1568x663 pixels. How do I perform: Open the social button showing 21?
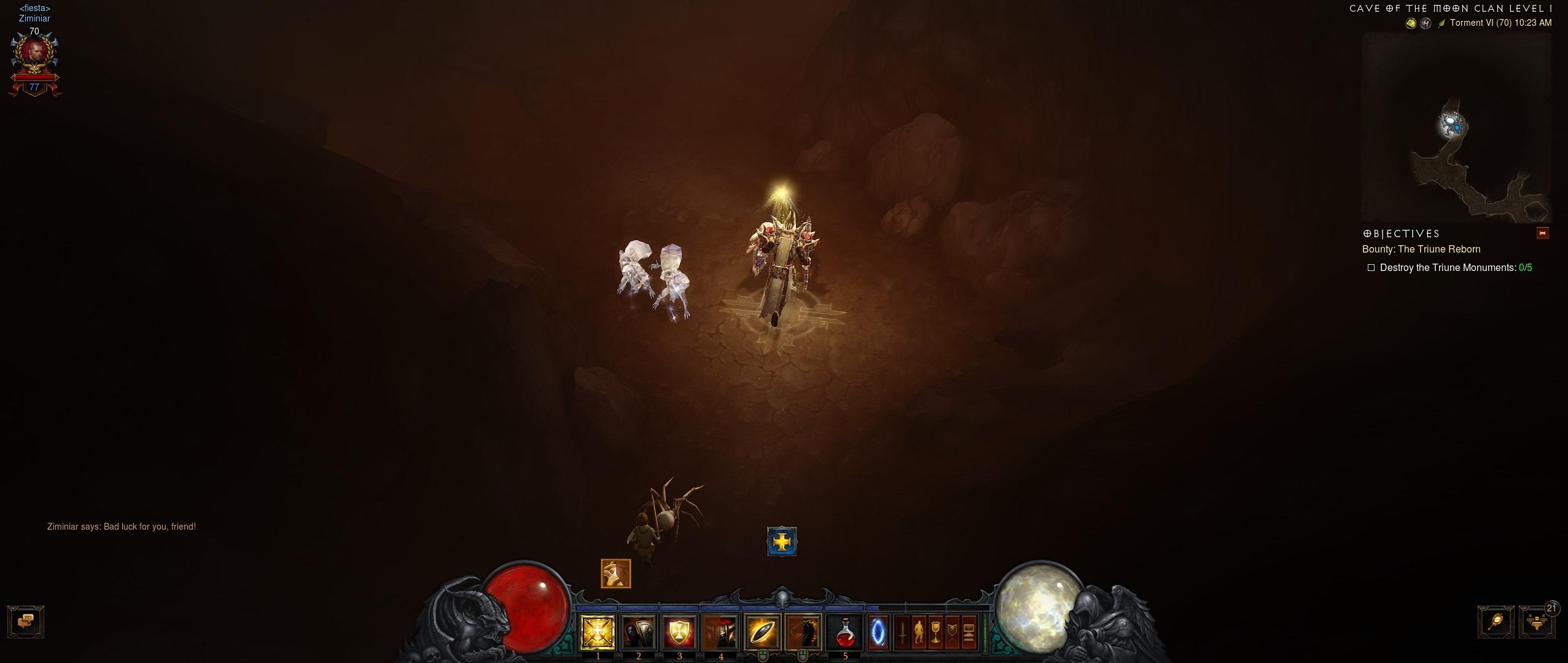point(1537,622)
